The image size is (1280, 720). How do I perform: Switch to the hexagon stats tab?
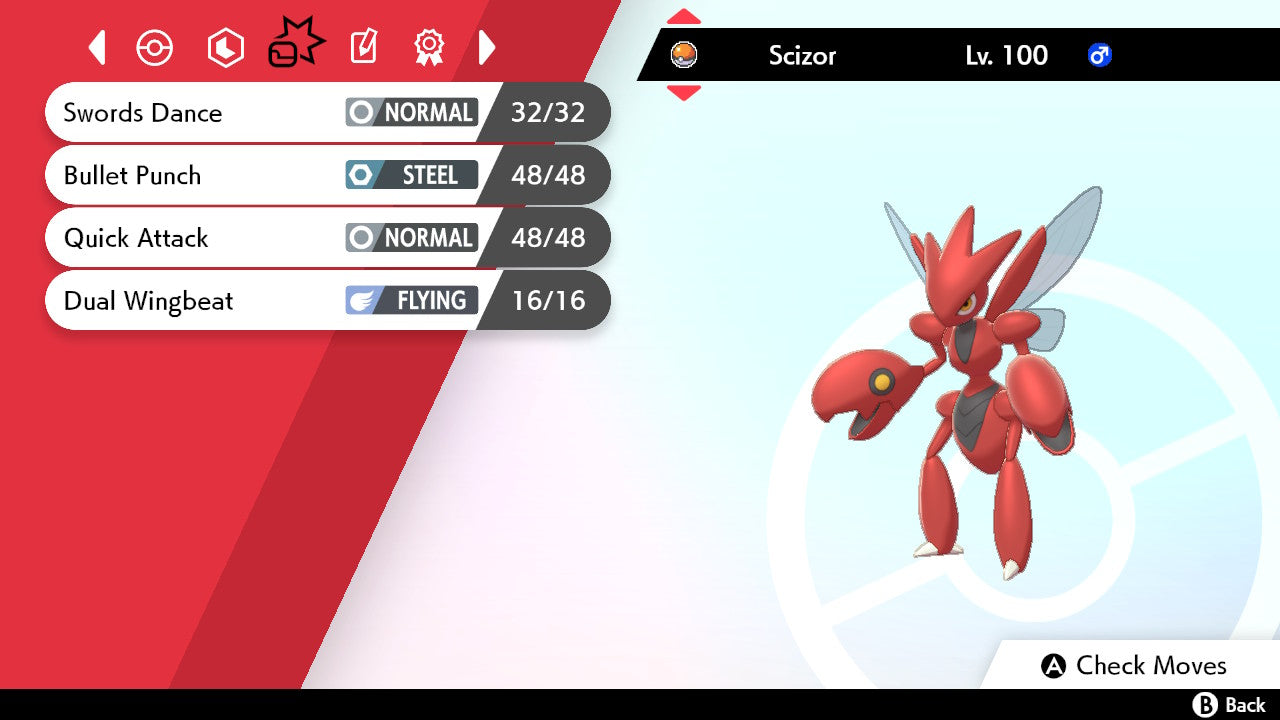pyautogui.click(x=225, y=47)
